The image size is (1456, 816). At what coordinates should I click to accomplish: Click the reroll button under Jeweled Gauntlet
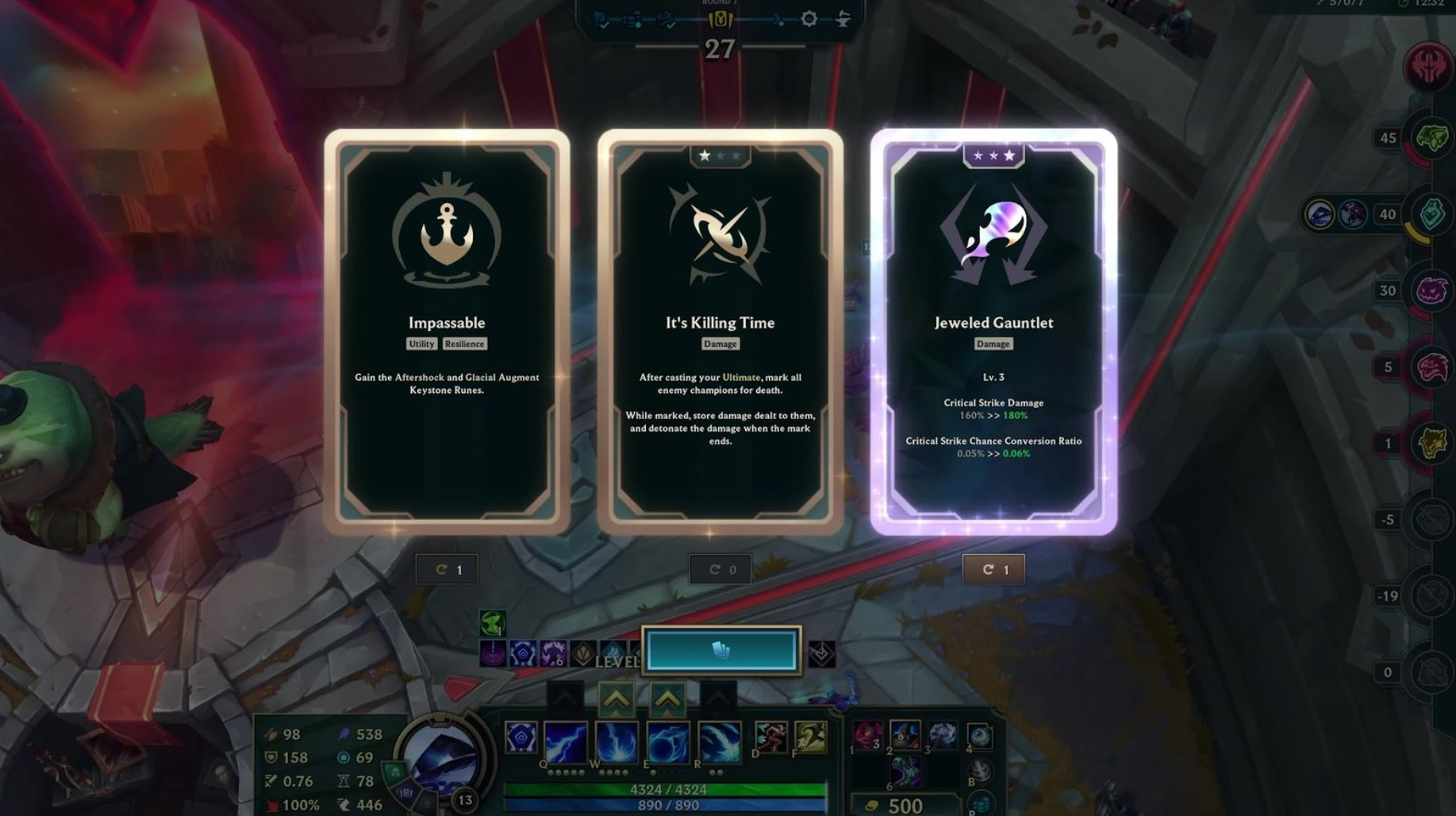[993, 568]
